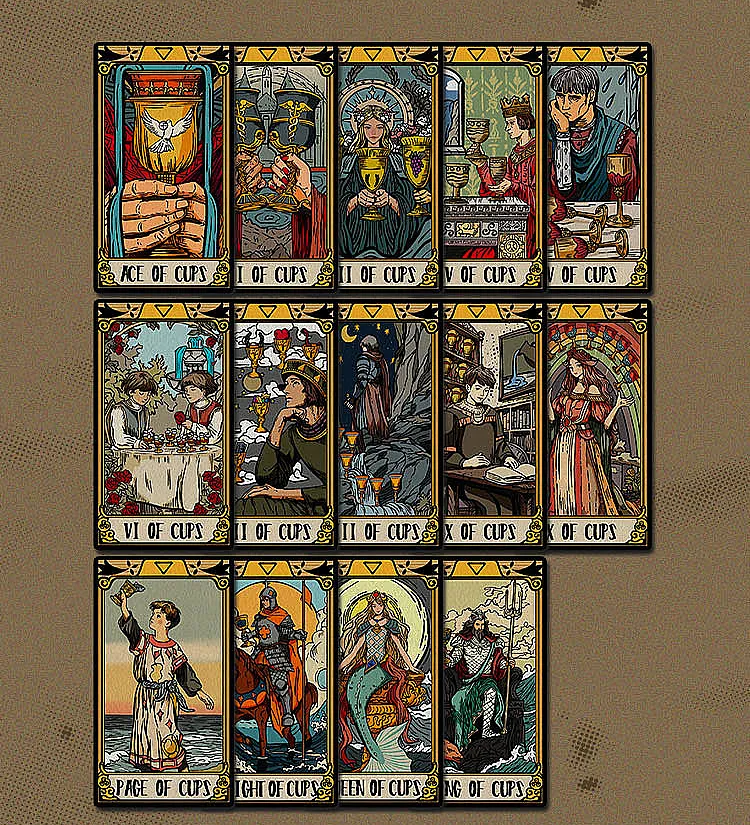Click the Five of Cups card
This screenshot has width=750, height=825.
[x=597, y=166]
